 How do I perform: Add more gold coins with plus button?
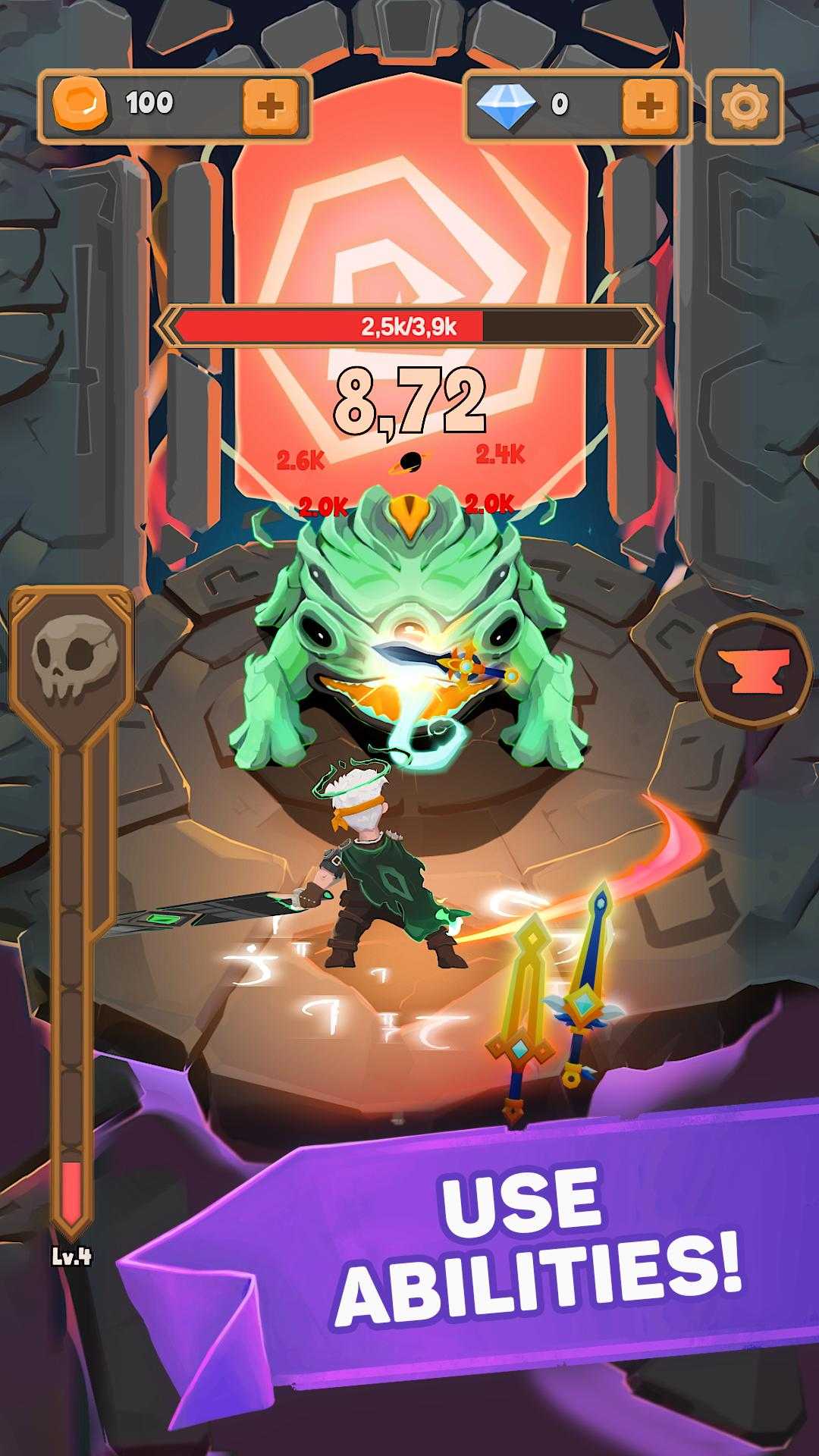point(270,105)
